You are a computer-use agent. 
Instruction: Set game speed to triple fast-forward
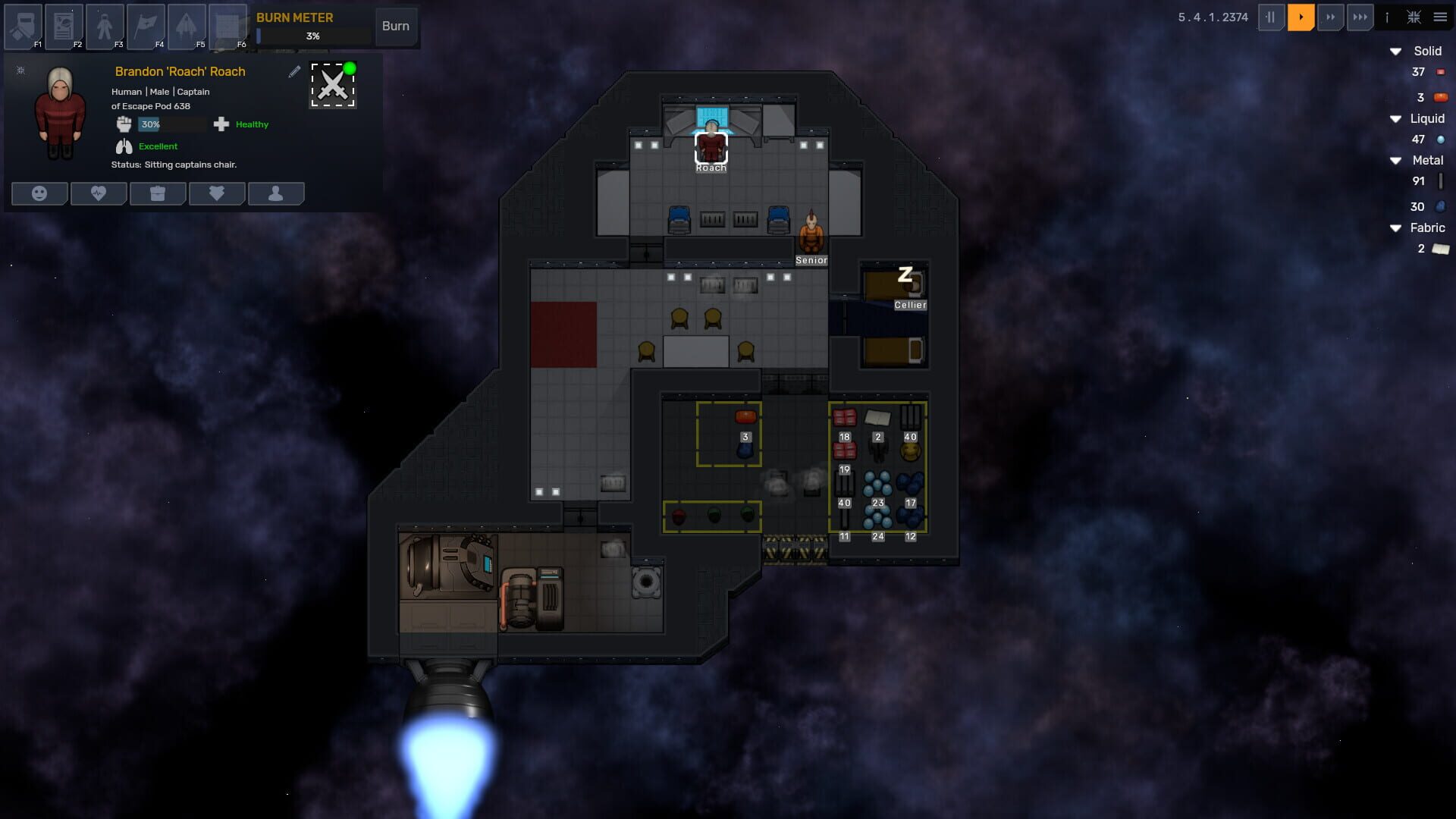(1360, 17)
